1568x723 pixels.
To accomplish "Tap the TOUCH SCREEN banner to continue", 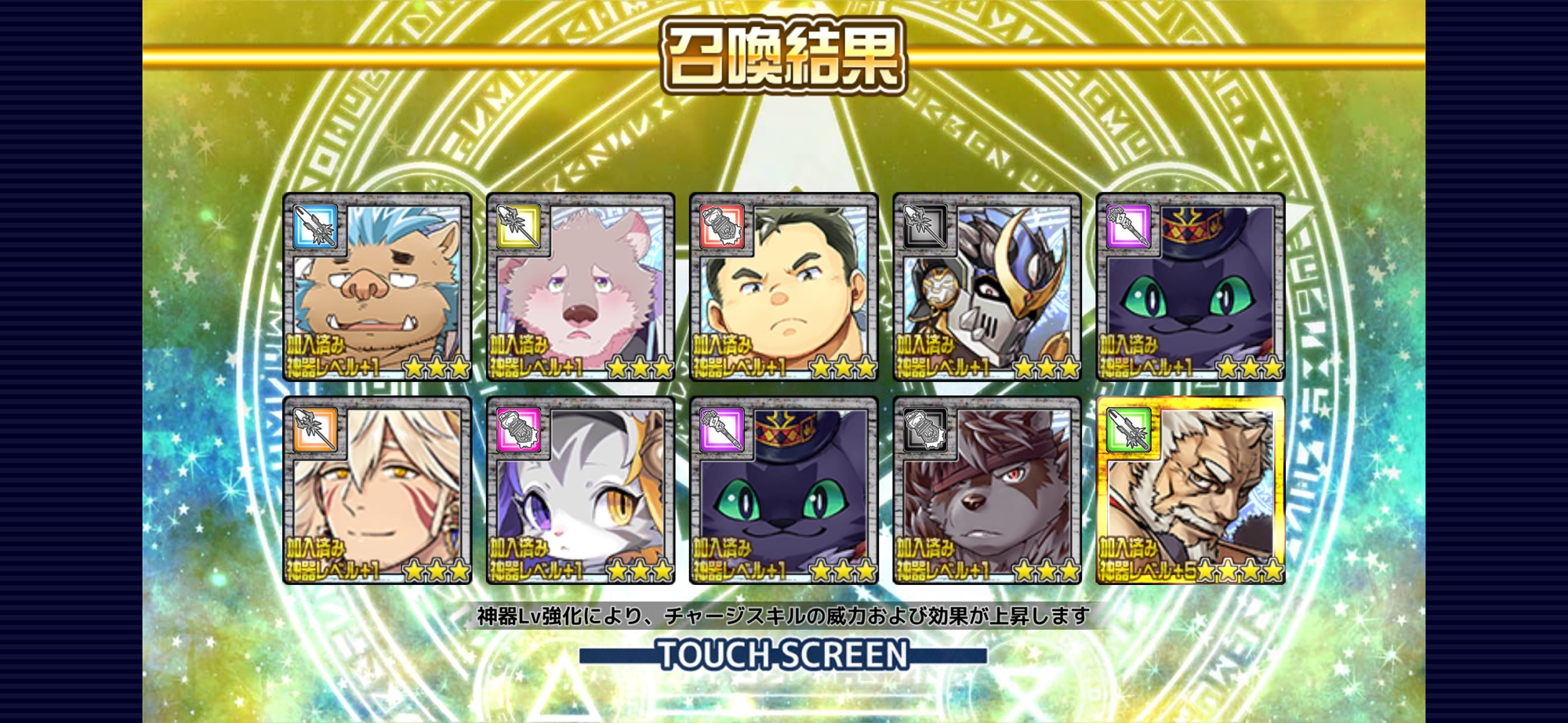I will point(782,655).
